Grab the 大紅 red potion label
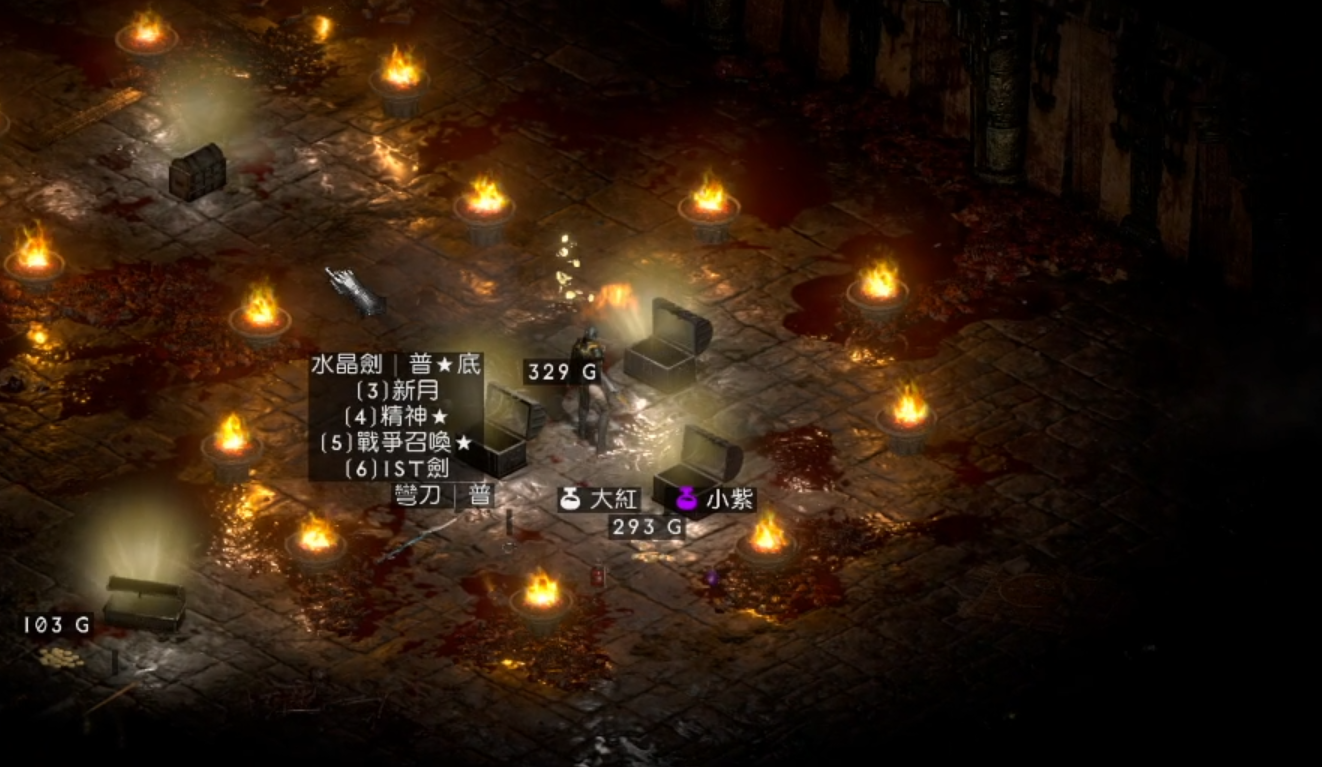 click(600, 499)
